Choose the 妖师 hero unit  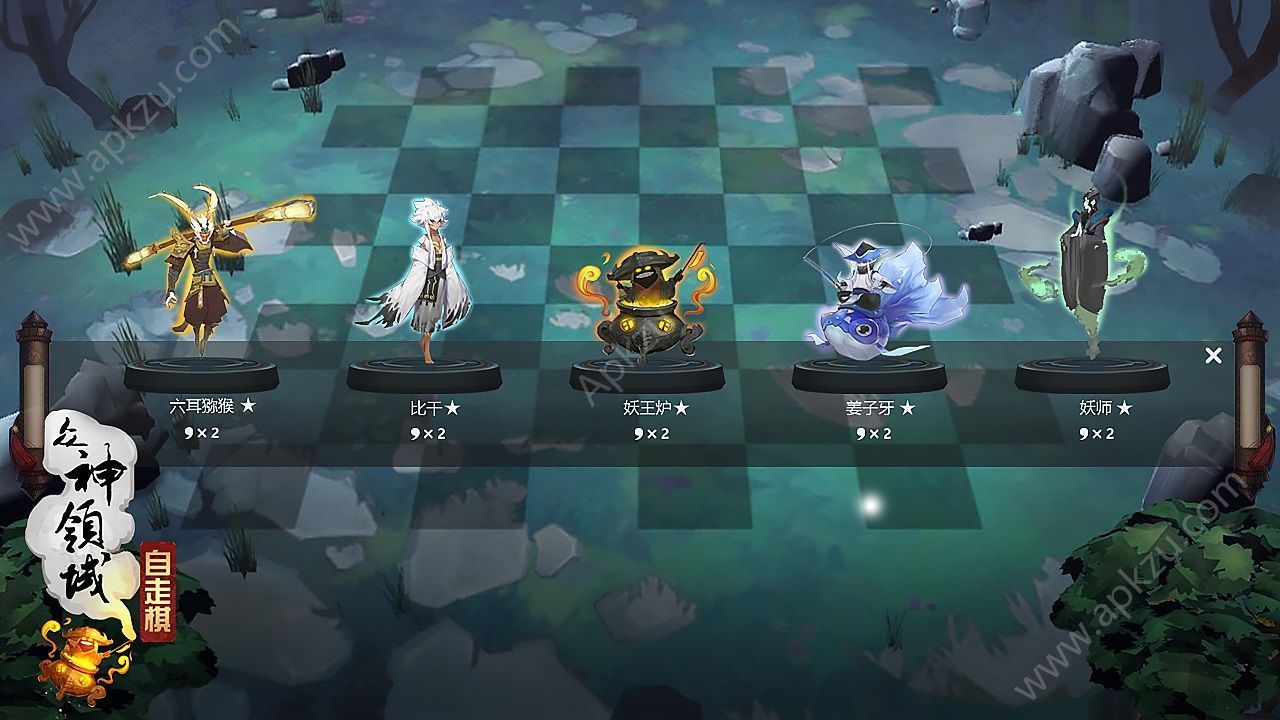pos(1090,270)
